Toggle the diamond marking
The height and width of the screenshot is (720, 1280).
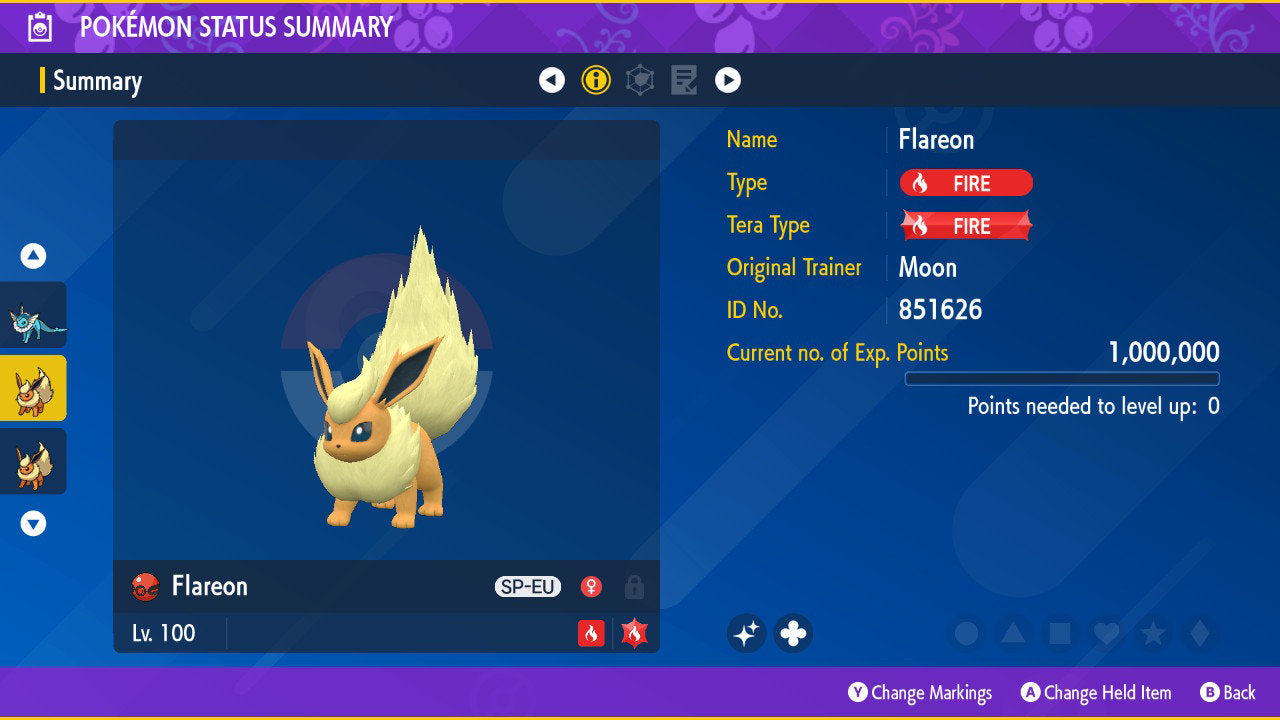[1198, 633]
